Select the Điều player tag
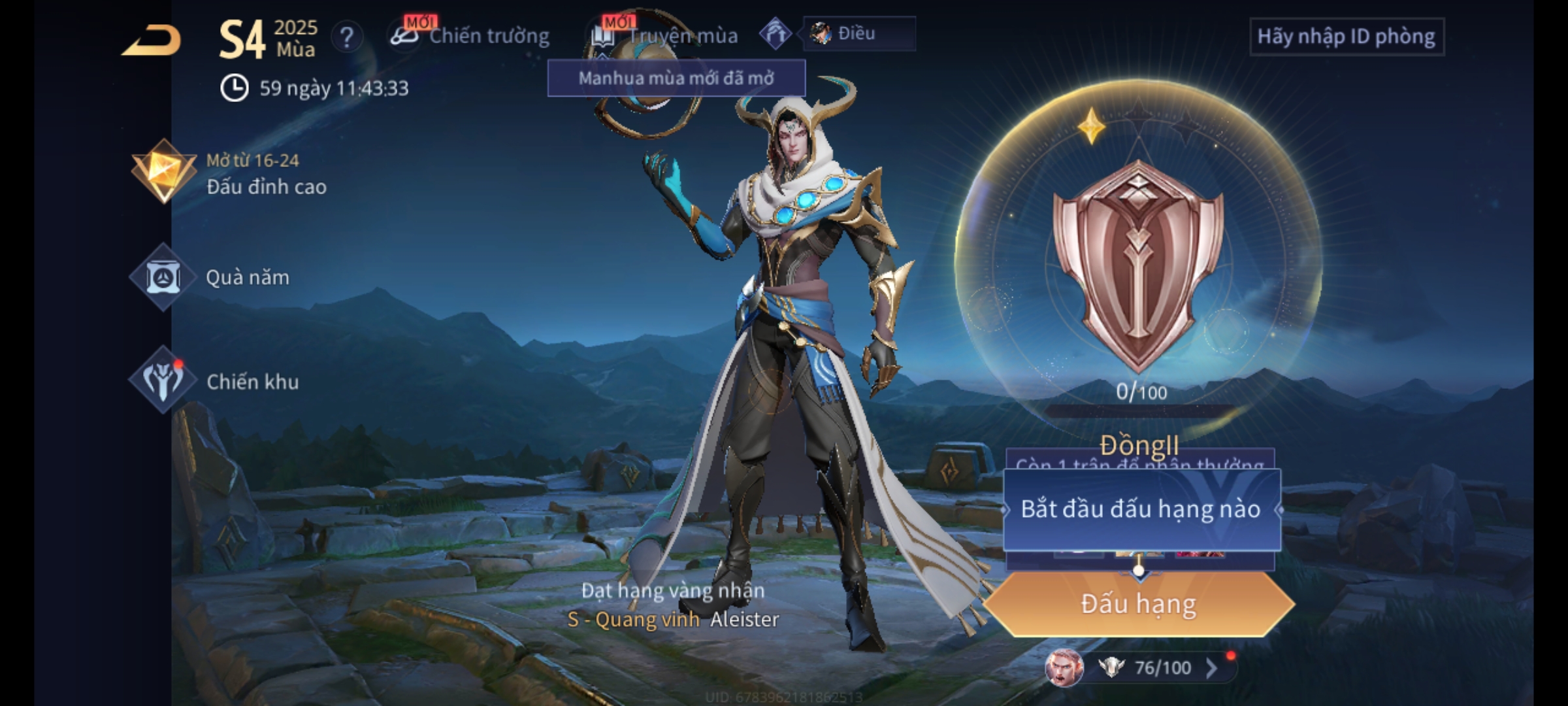 click(x=858, y=33)
